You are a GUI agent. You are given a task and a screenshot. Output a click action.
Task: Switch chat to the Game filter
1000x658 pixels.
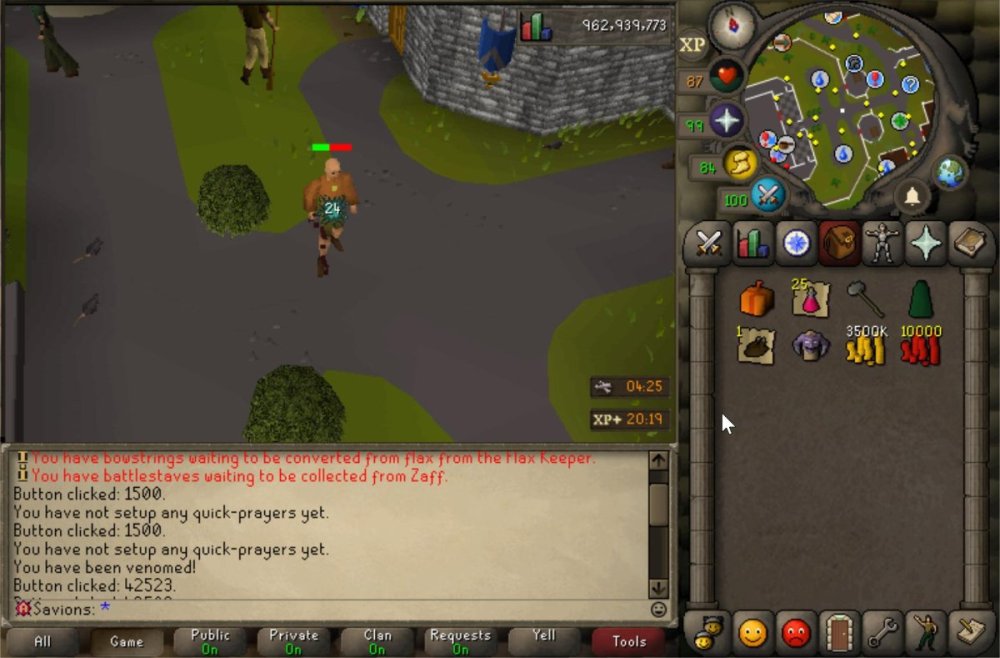(126, 641)
